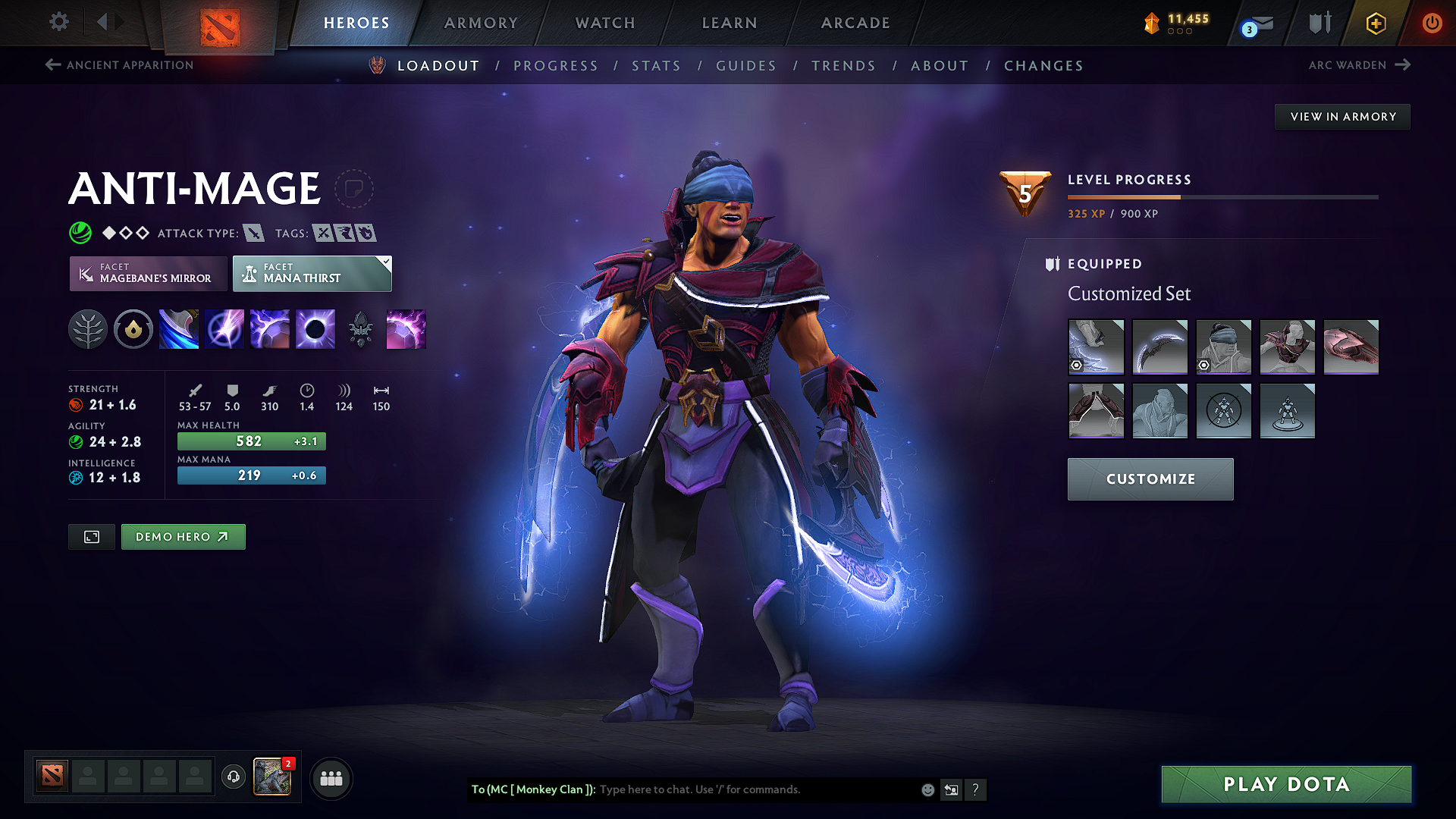The width and height of the screenshot is (1456, 819).
Task: Open the talent tree icon
Action: pyautogui.click(x=87, y=329)
